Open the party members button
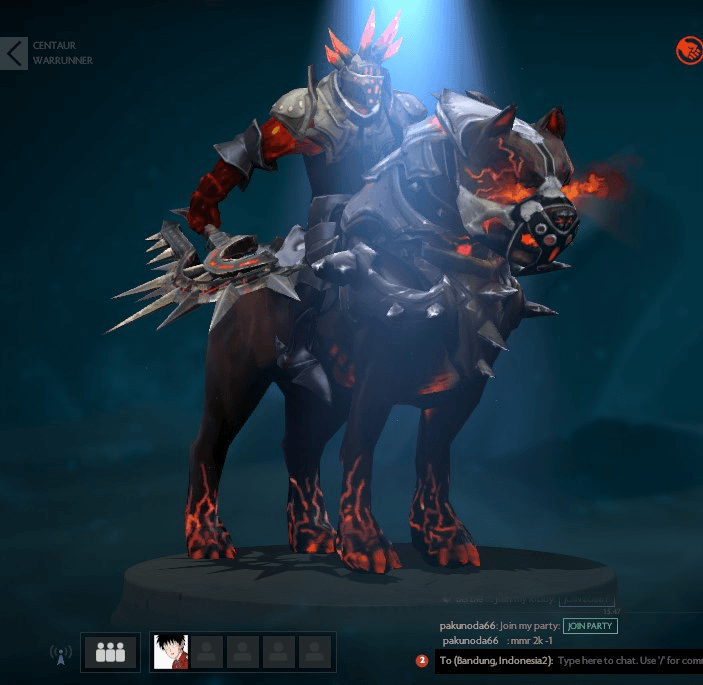Viewport: 703px width, 685px height. pyautogui.click(x=110, y=652)
